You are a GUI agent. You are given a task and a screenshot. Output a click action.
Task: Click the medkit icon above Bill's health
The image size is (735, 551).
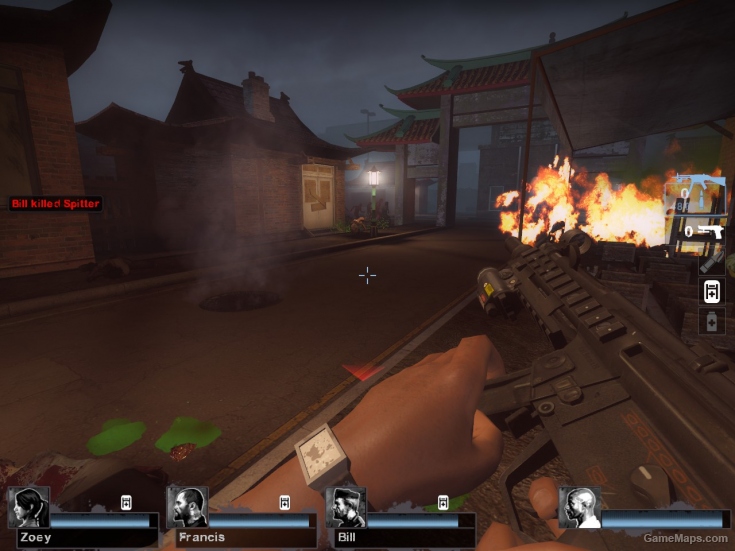(443, 502)
